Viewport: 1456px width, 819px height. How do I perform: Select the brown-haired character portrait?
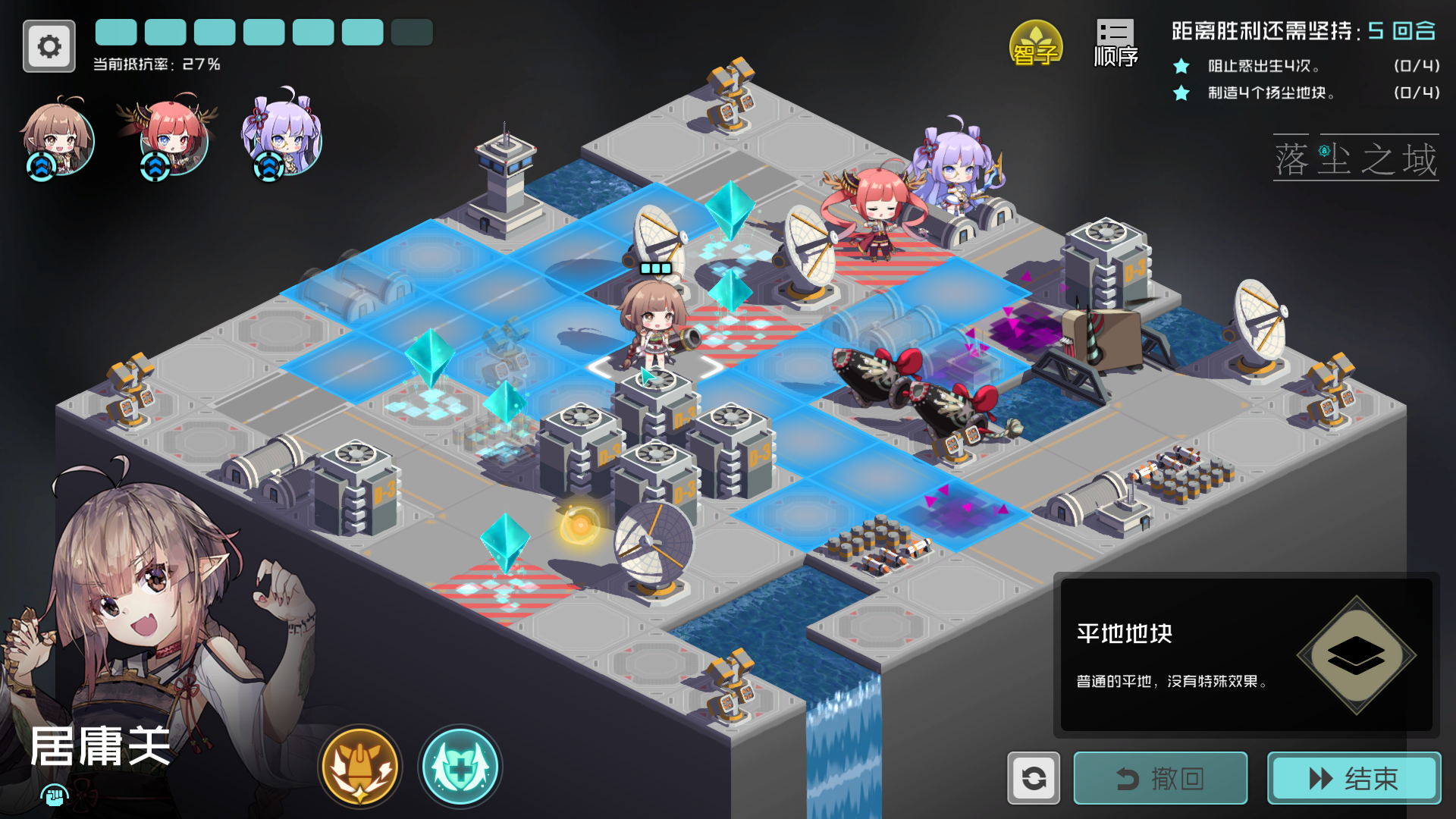pos(59,140)
